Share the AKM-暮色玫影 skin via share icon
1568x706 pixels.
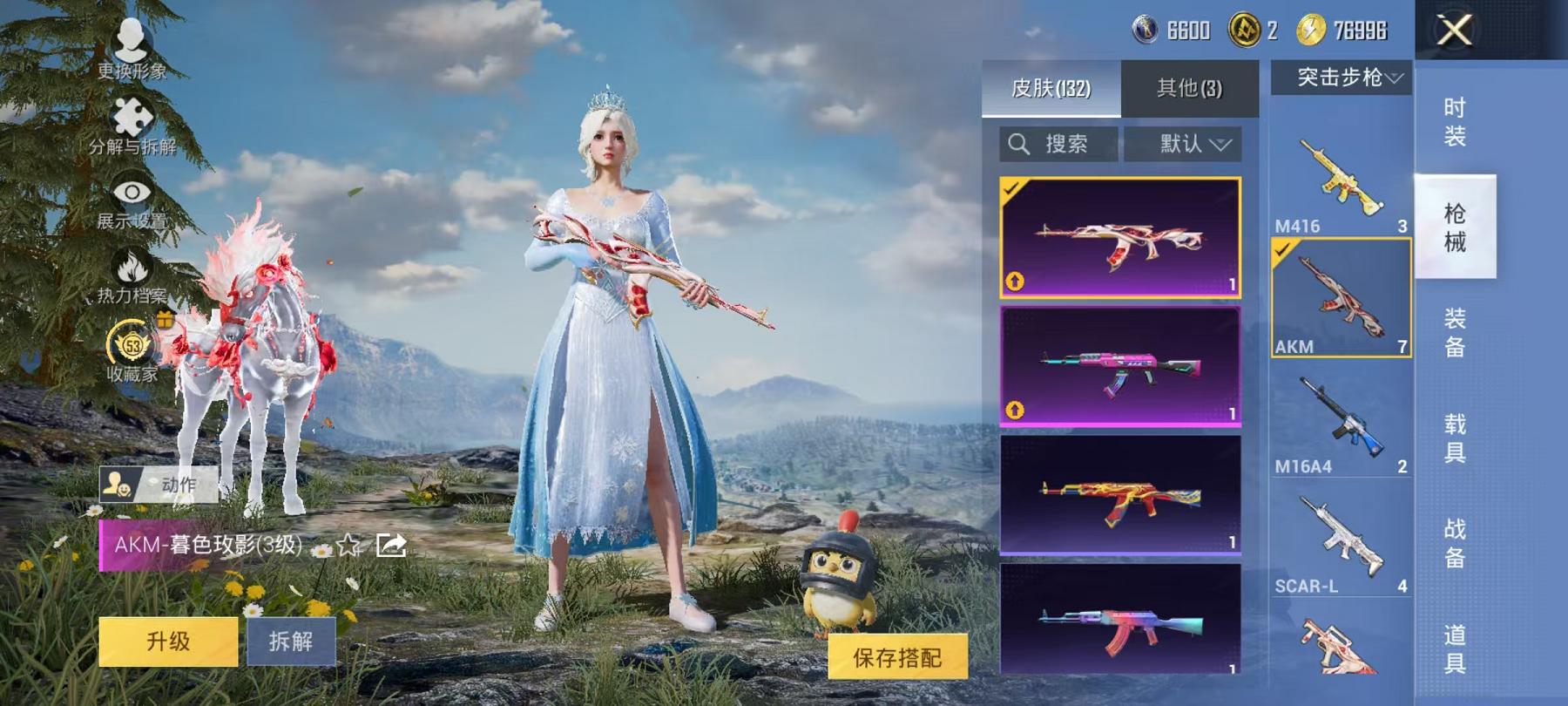(389, 544)
